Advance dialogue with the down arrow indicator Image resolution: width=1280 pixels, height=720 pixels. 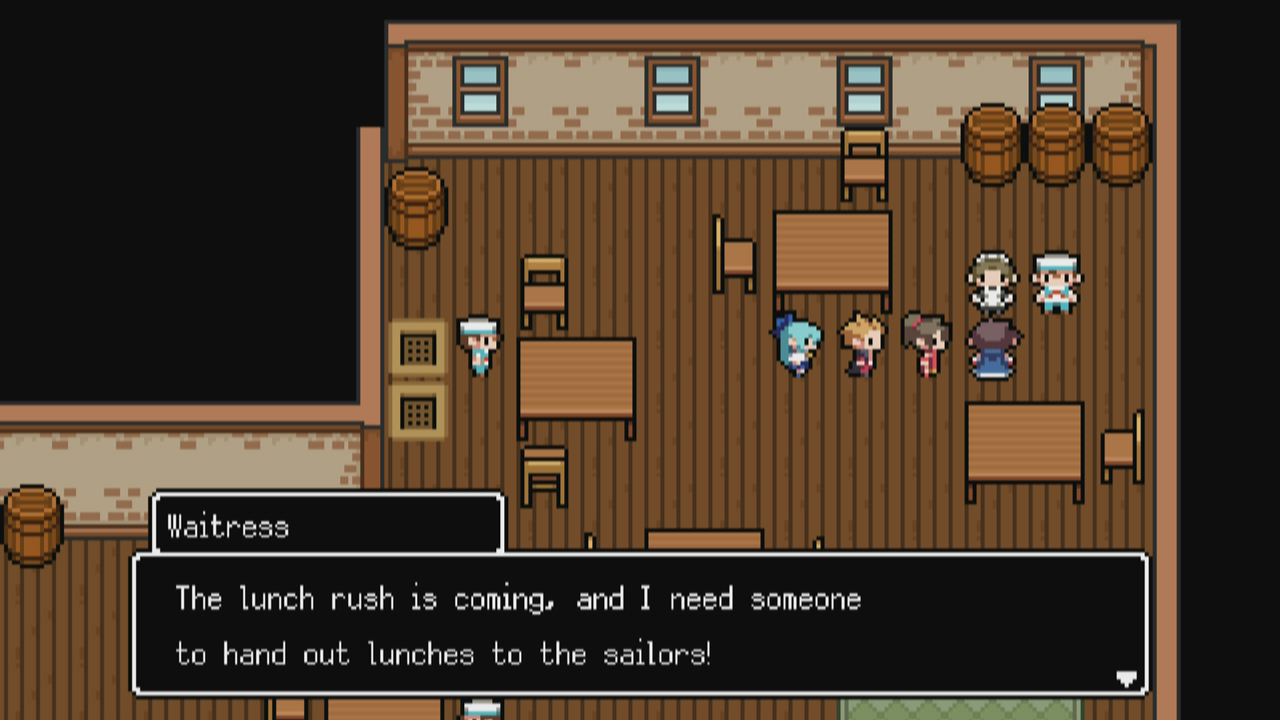pyautogui.click(x=1127, y=679)
